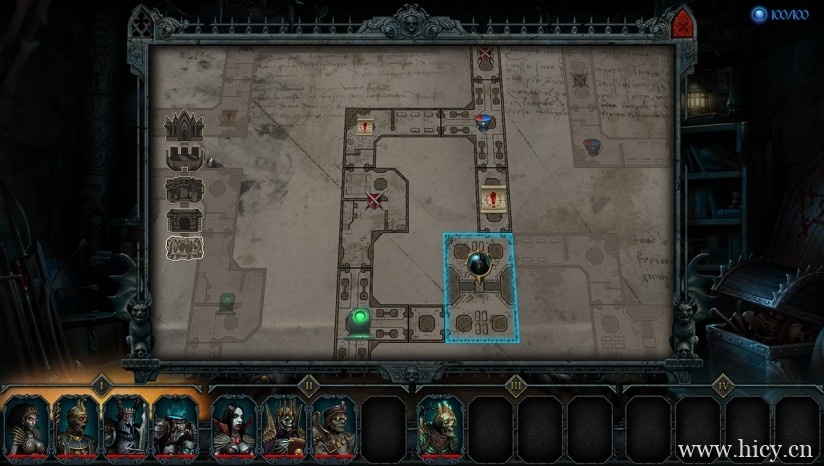Image resolution: width=824 pixels, height=466 pixels.
Task: Select the arched gate floor icon
Action: 185,218
